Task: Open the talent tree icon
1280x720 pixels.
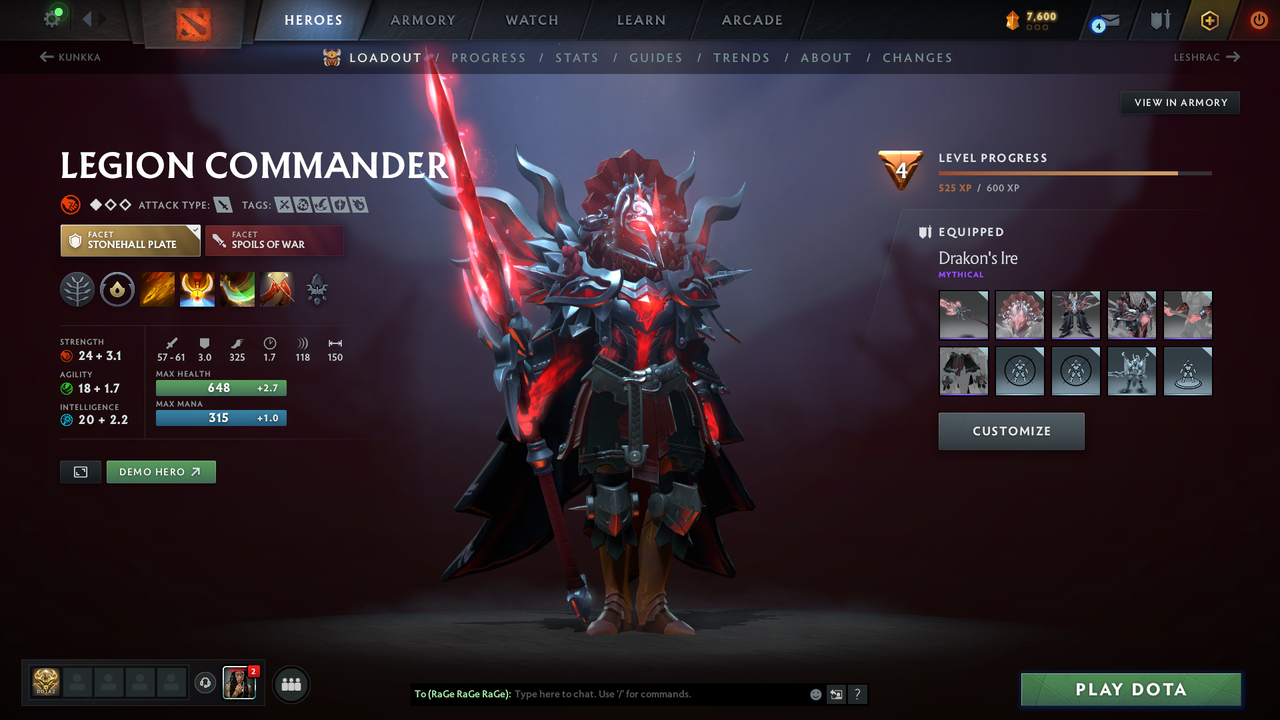Action: point(76,290)
